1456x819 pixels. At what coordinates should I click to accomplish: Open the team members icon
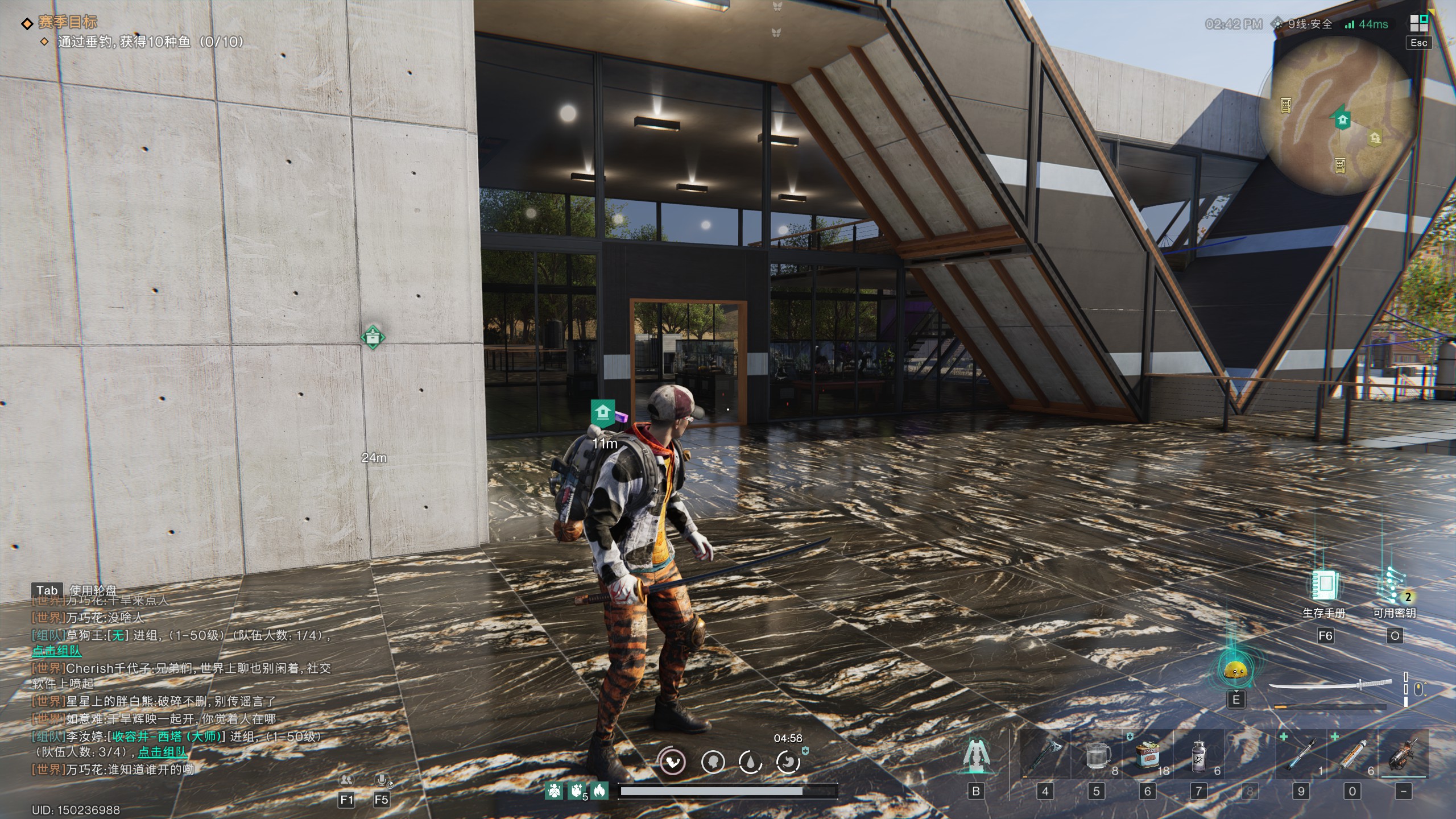coord(346,780)
